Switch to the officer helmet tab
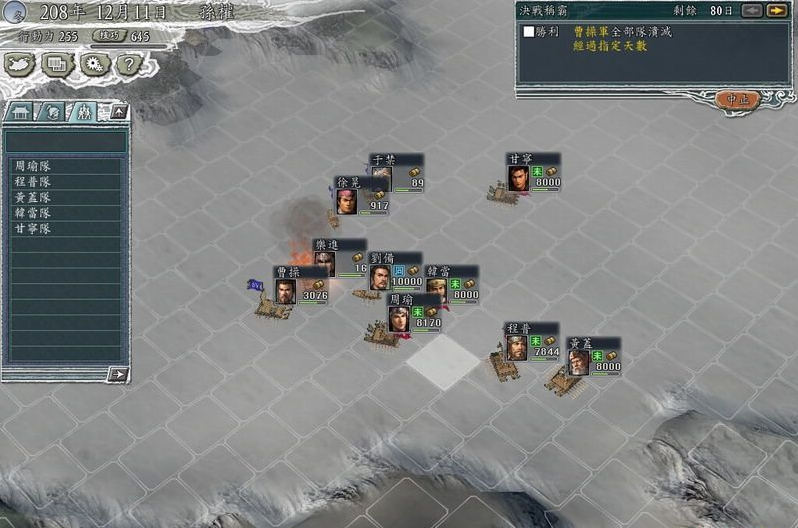798x528 pixels. click(x=51, y=112)
